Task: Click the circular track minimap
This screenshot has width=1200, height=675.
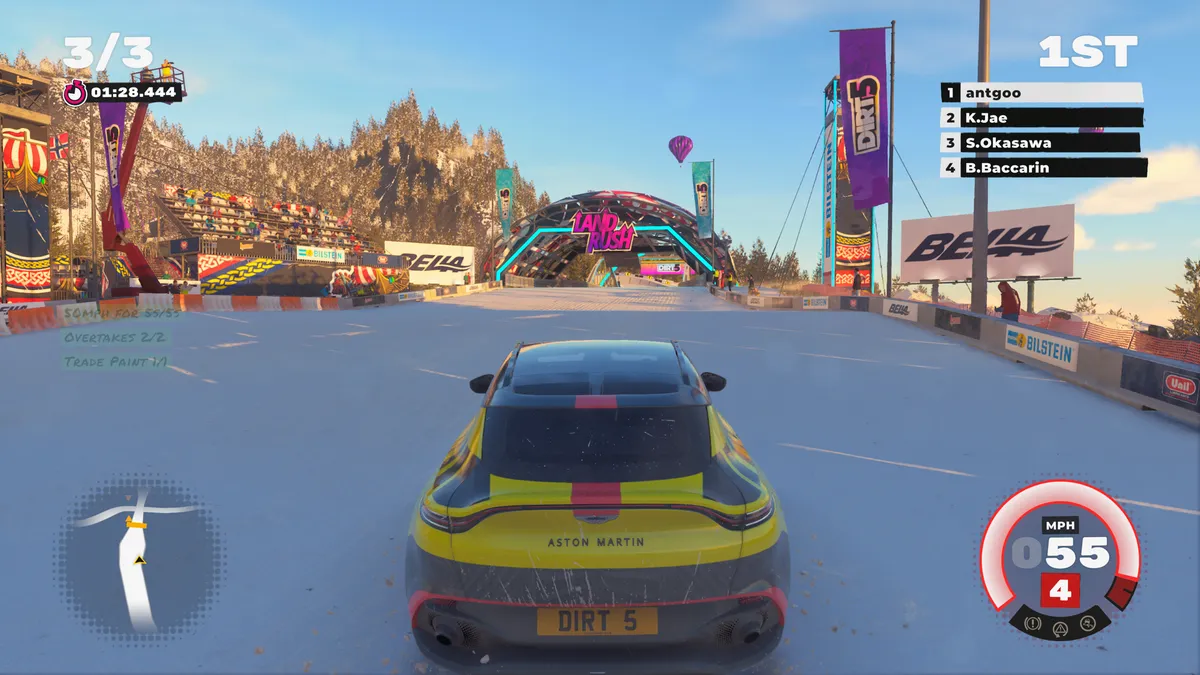Action: 140,555
